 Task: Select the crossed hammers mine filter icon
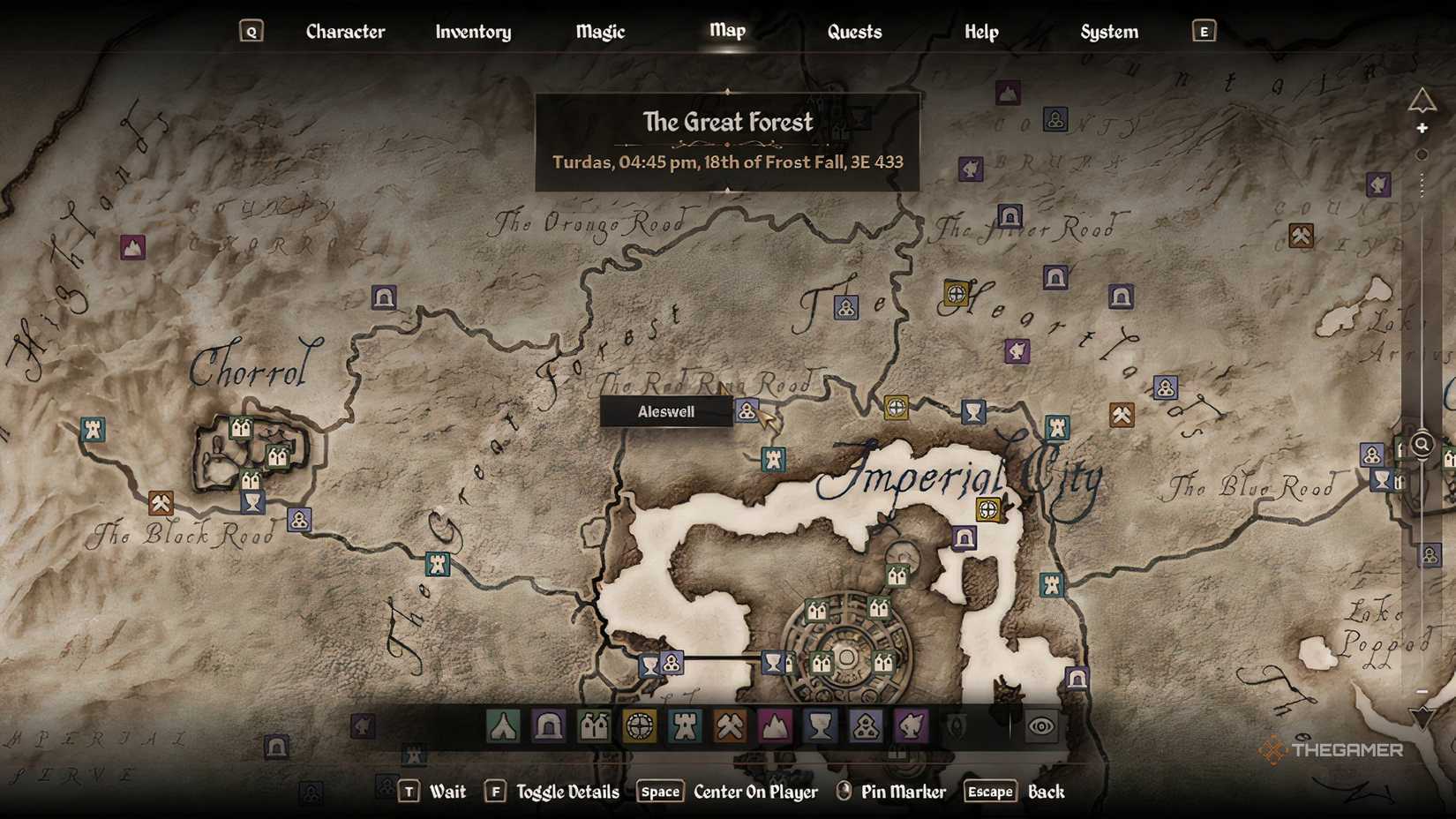pyautogui.click(x=731, y=726)
